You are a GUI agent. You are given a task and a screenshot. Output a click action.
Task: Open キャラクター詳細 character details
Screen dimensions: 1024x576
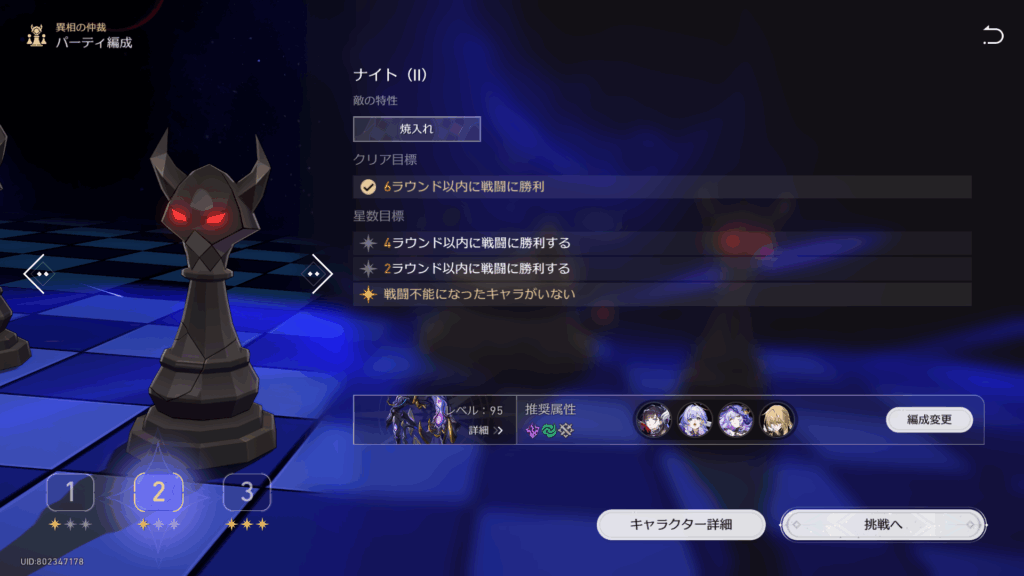coord(681,524)
